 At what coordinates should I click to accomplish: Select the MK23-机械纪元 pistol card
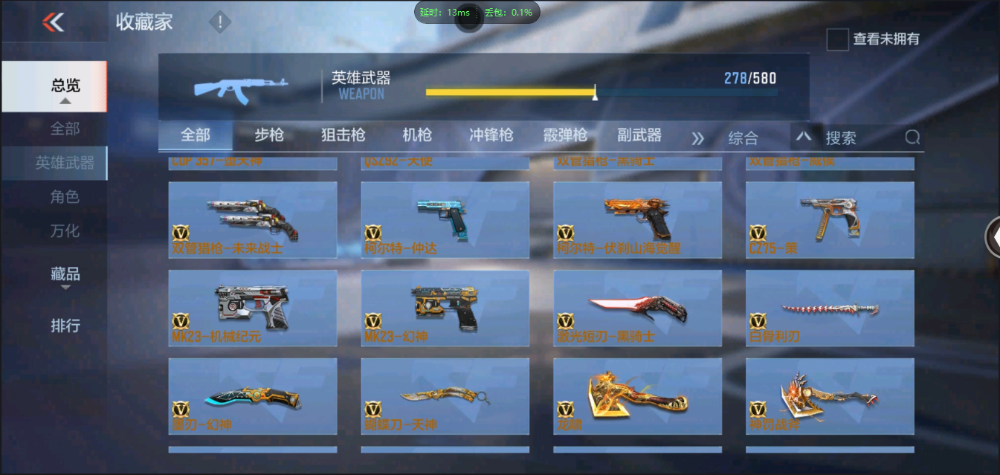(253, 308)
